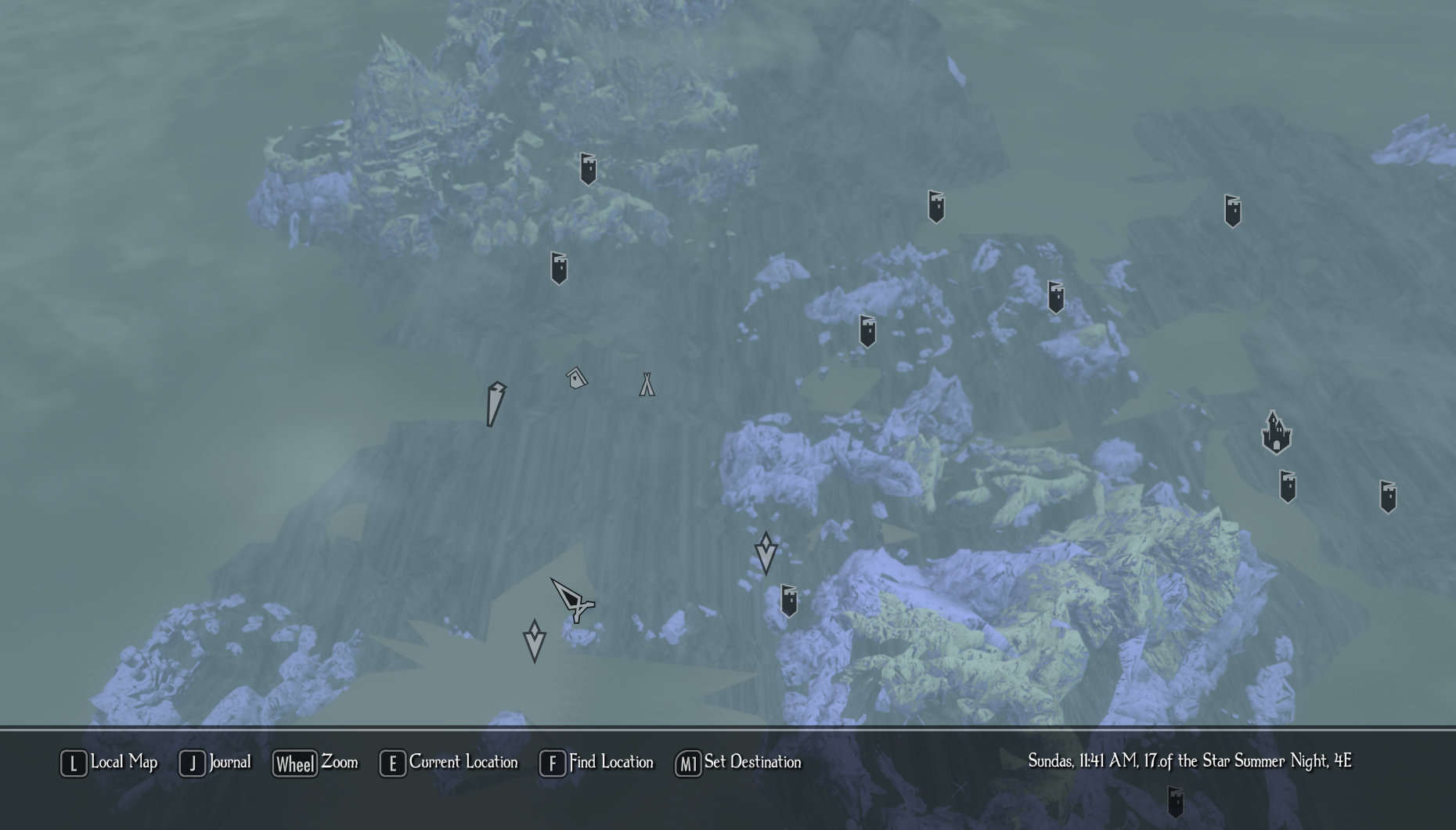The width and height of the screenshot is (1456, 830).
Task: Center map on Current Location
Action: click(449, 763)
